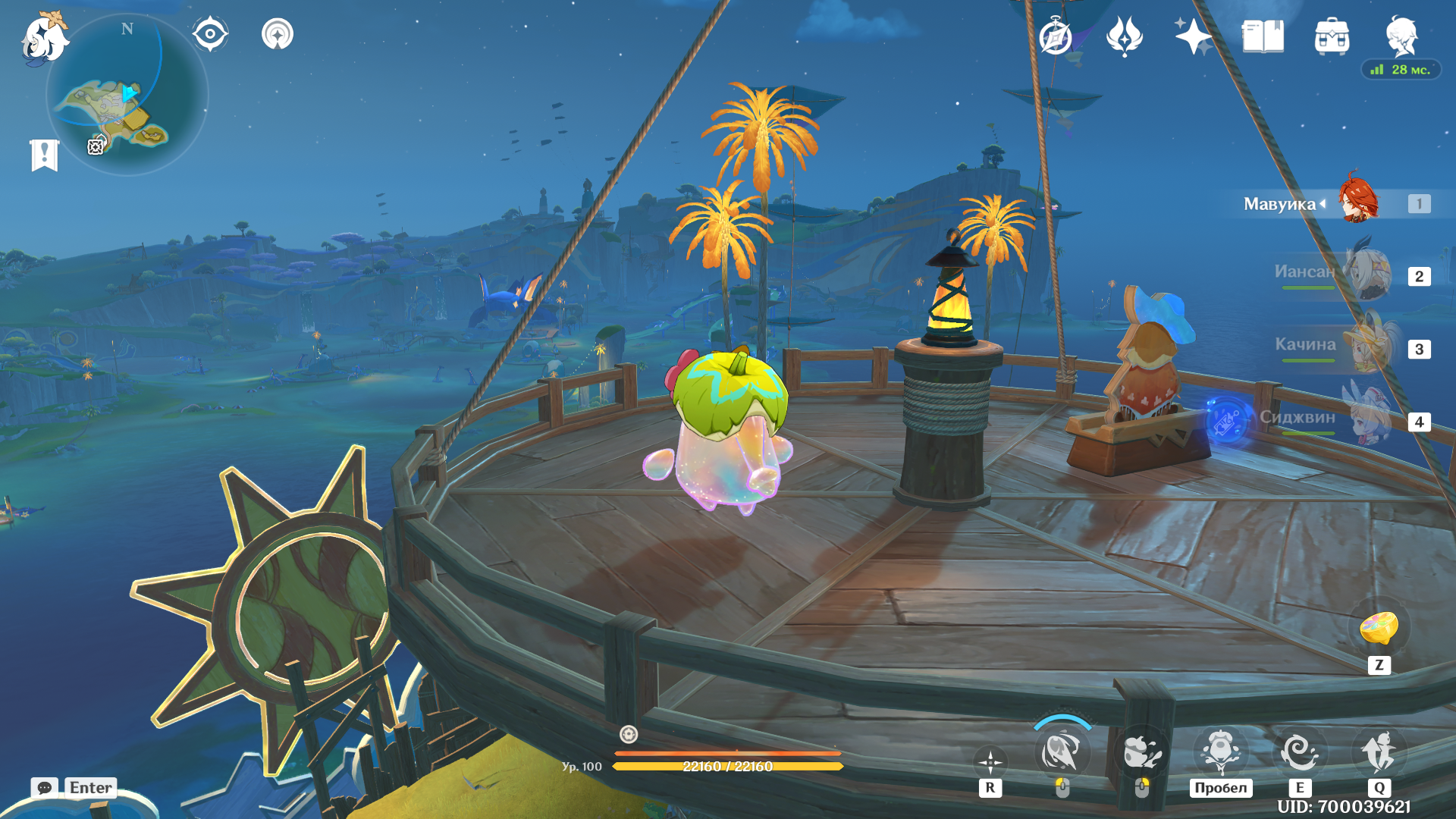Open the chat box speech bubble

[45, 787]
